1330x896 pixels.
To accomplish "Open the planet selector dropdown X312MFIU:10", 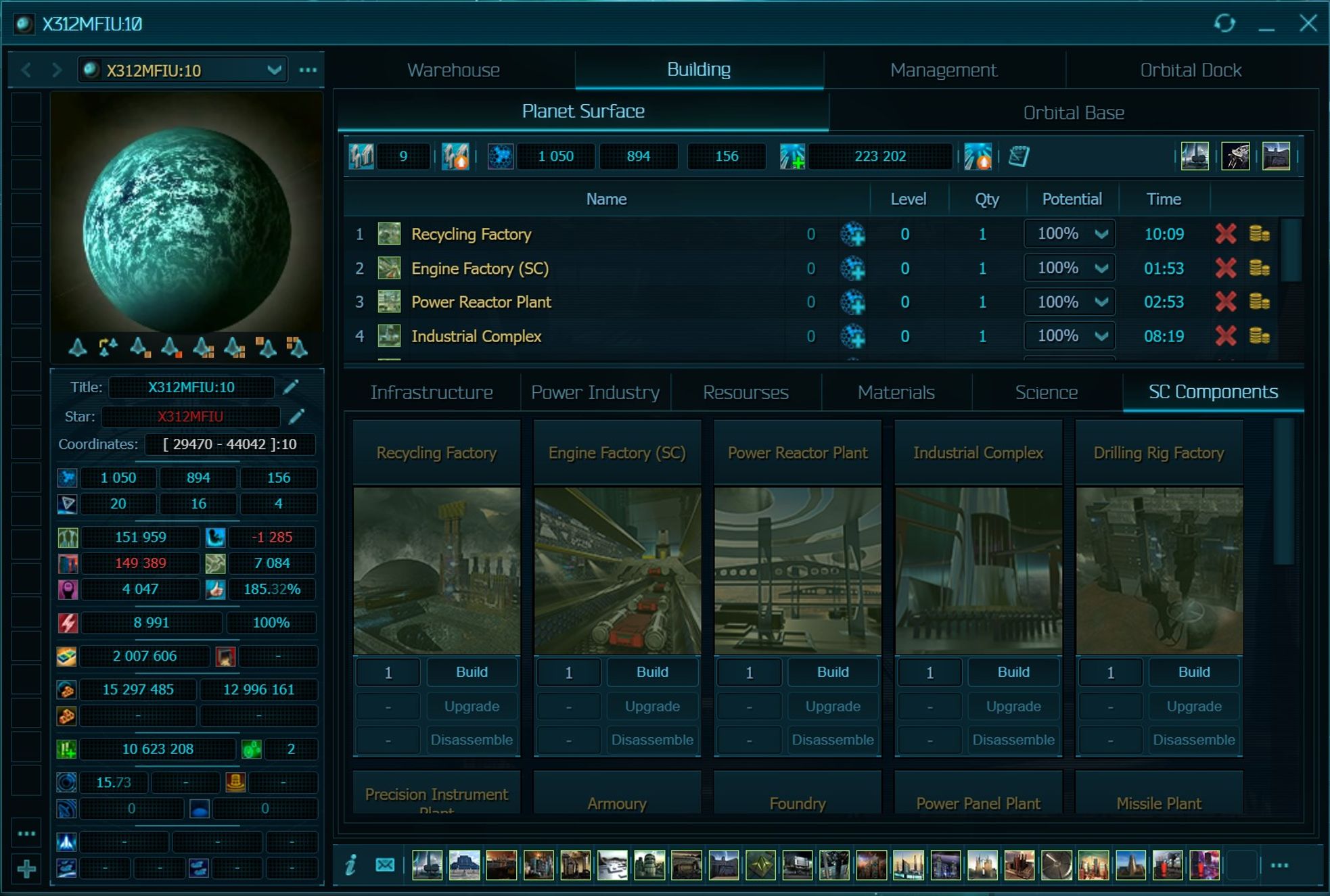I will 273,70.
